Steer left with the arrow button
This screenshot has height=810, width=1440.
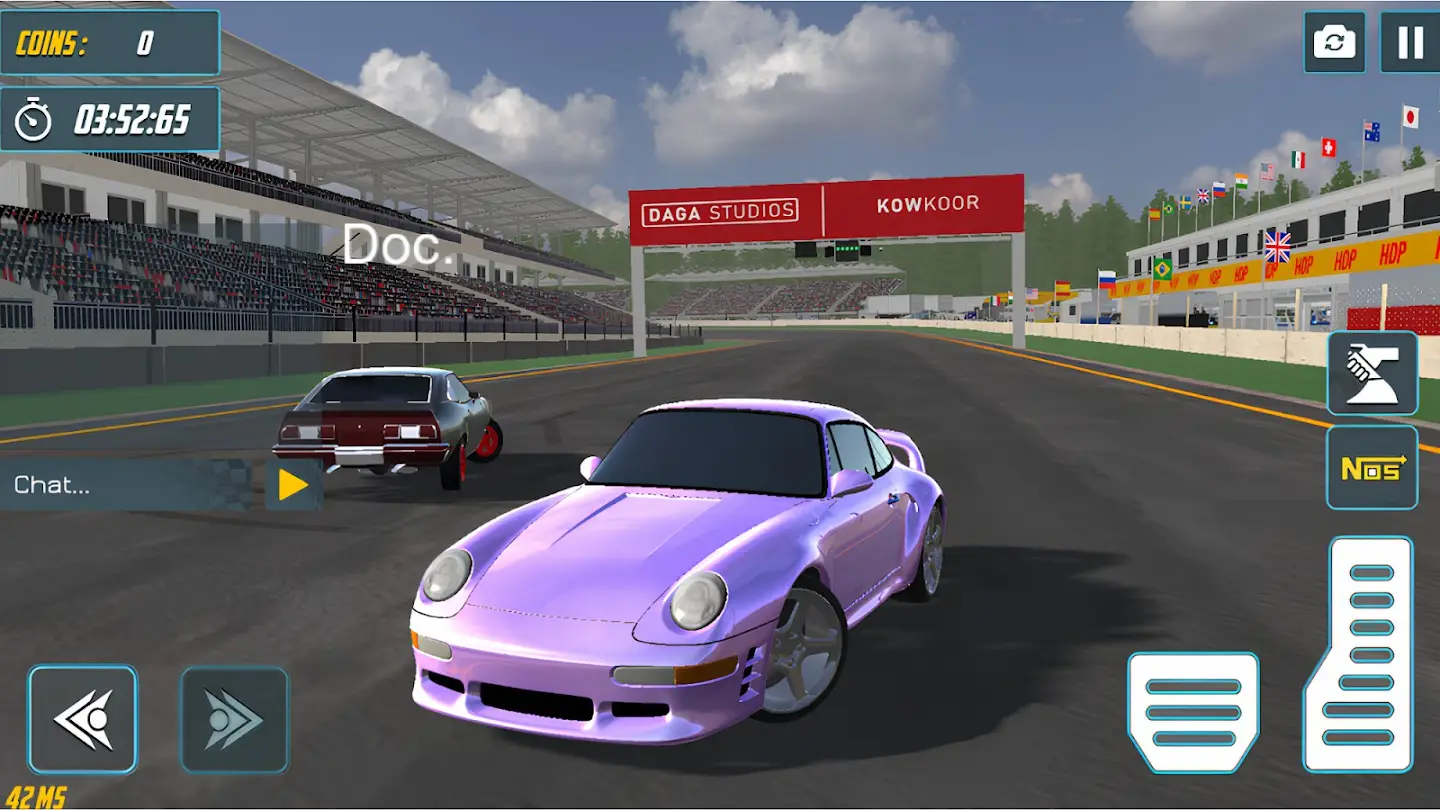point(82,719)
